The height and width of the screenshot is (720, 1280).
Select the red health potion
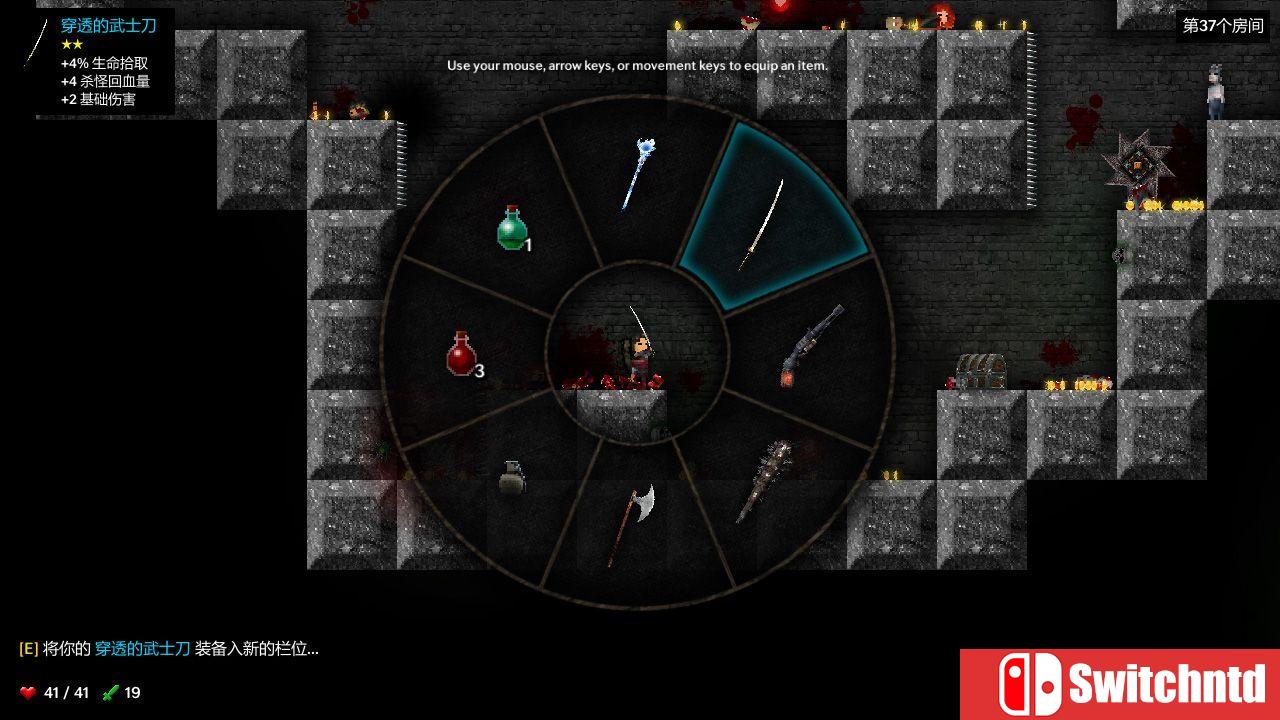tap(461, 354)
